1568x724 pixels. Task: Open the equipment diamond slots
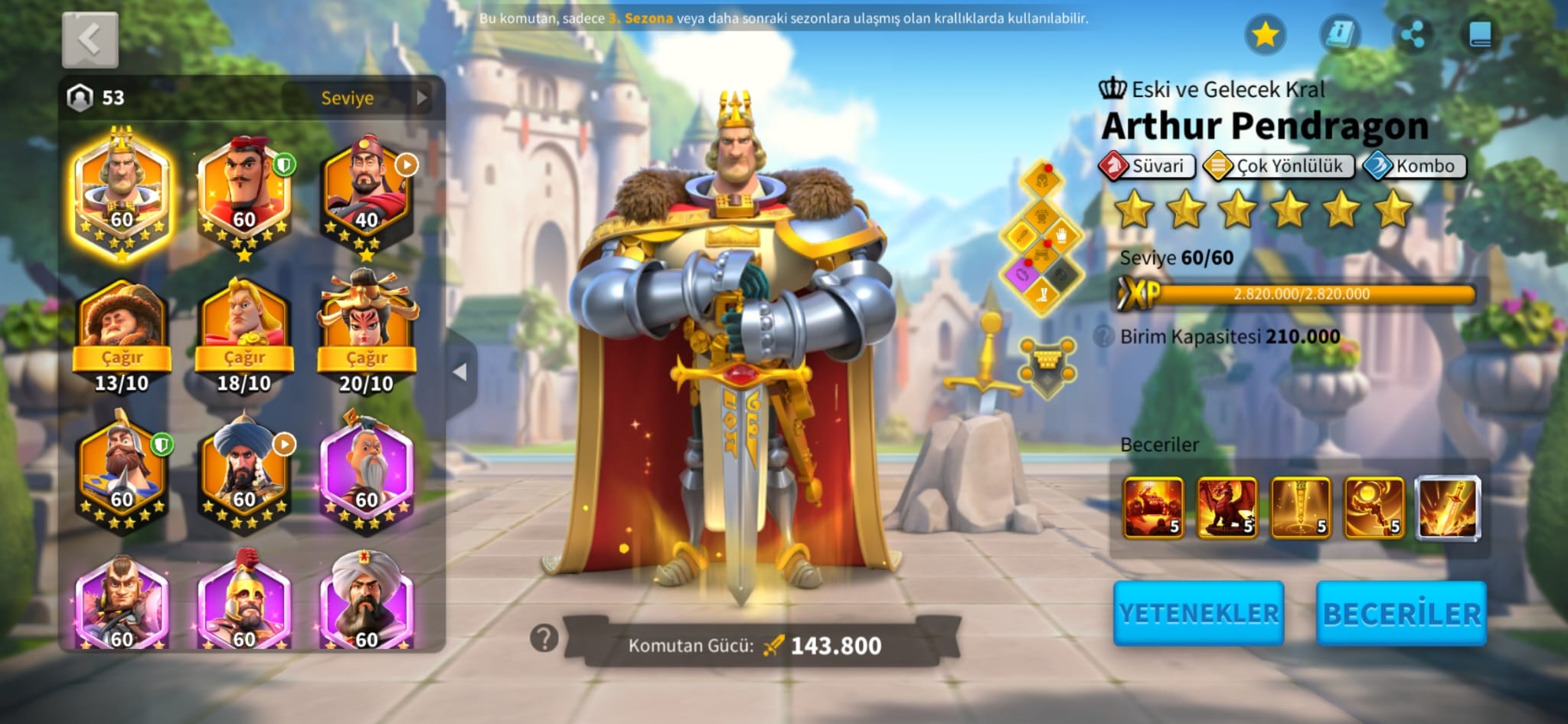(1041, 238)
